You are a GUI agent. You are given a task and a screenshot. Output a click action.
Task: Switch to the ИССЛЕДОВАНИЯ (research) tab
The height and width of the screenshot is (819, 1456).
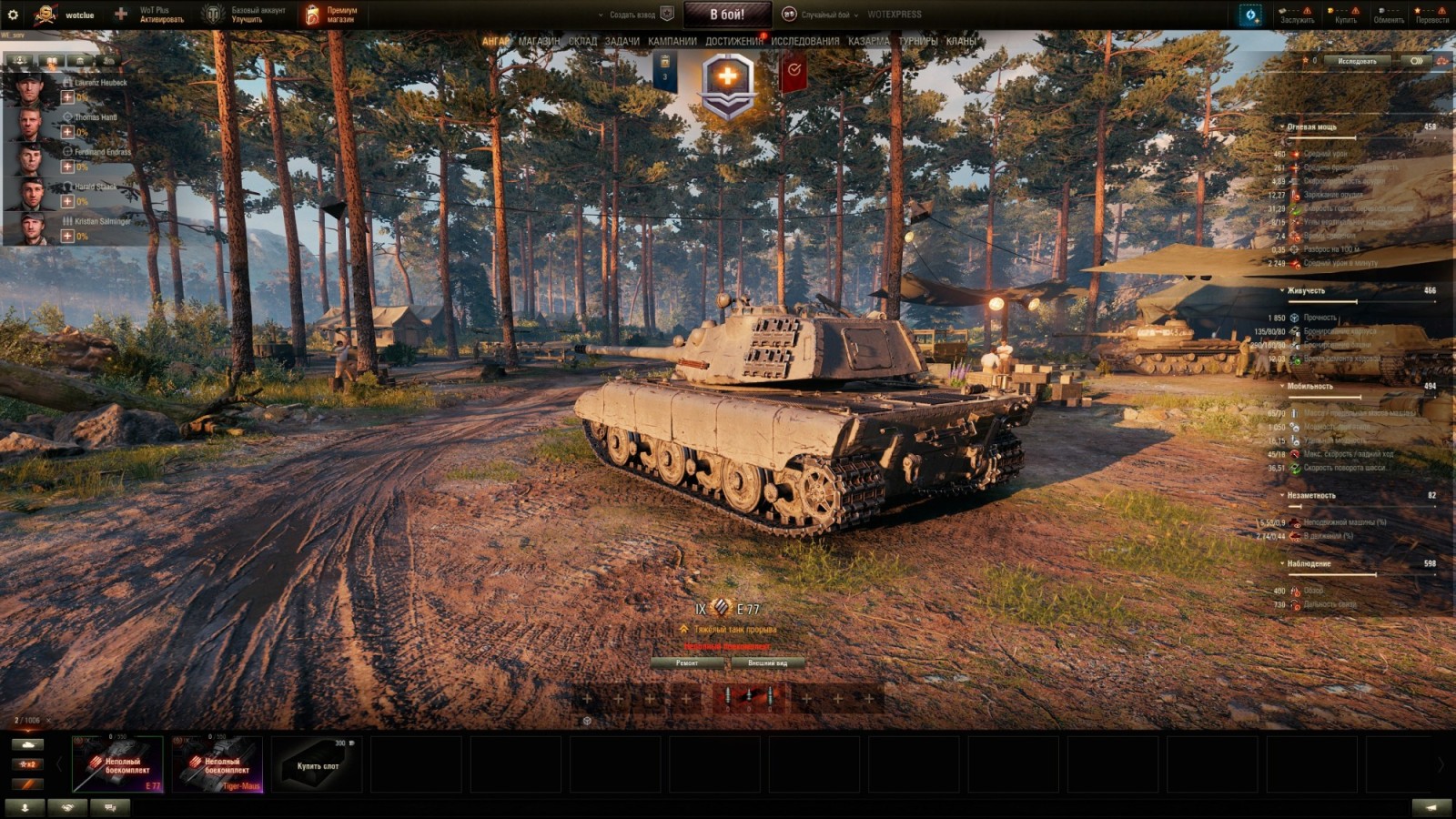[805, 41]
